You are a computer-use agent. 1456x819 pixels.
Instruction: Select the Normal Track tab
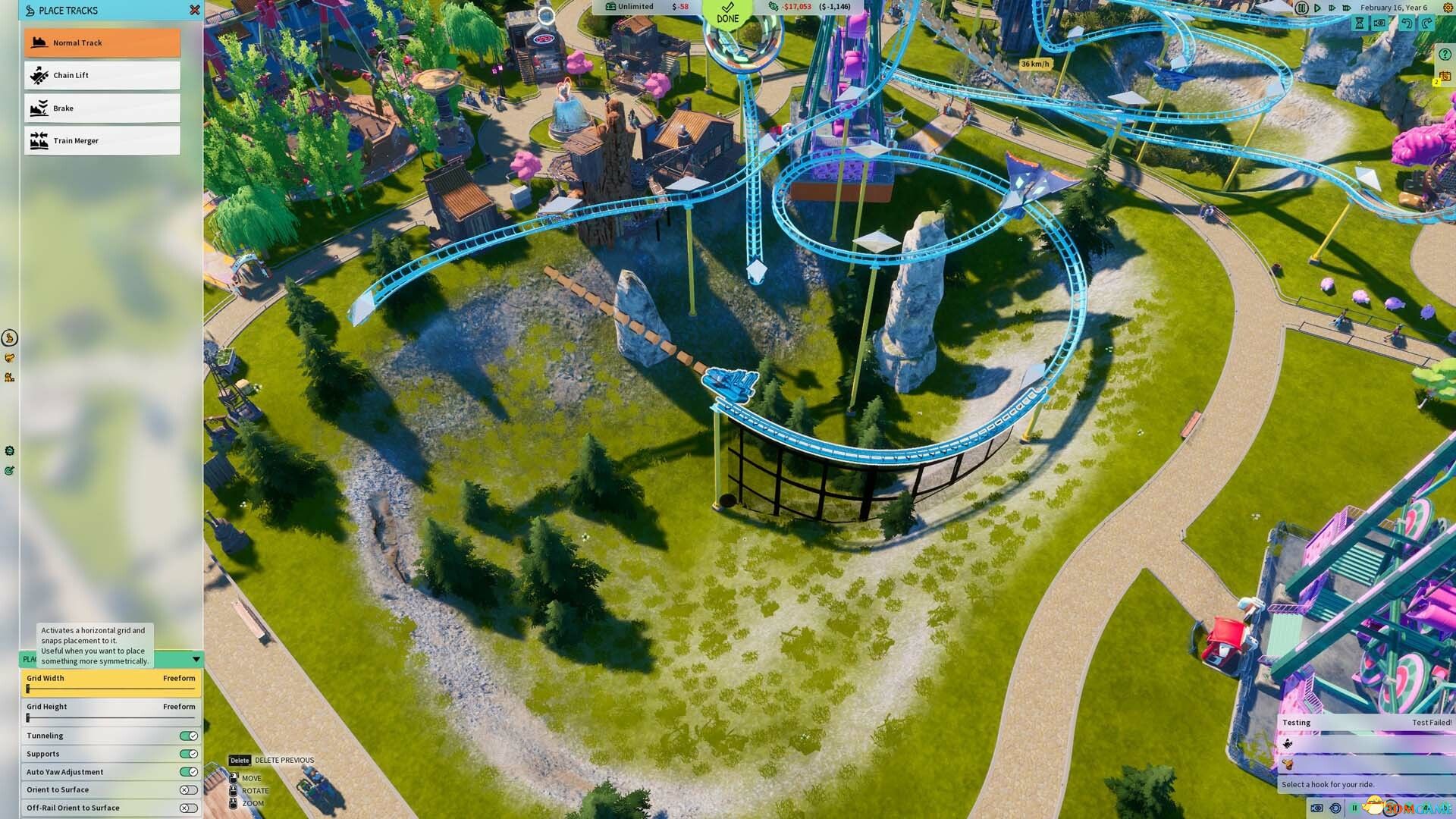tap(102, 42)
